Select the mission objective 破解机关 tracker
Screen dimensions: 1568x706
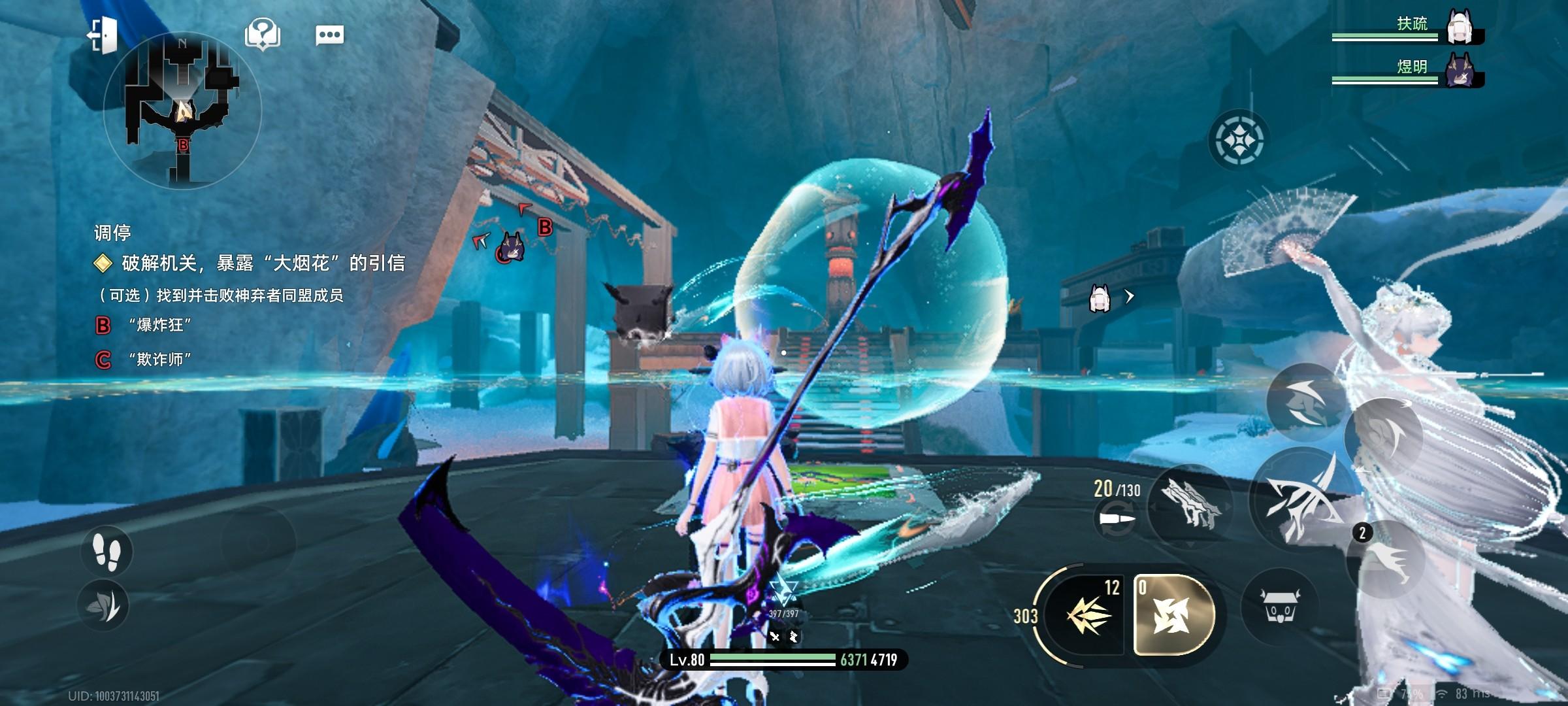261,263
